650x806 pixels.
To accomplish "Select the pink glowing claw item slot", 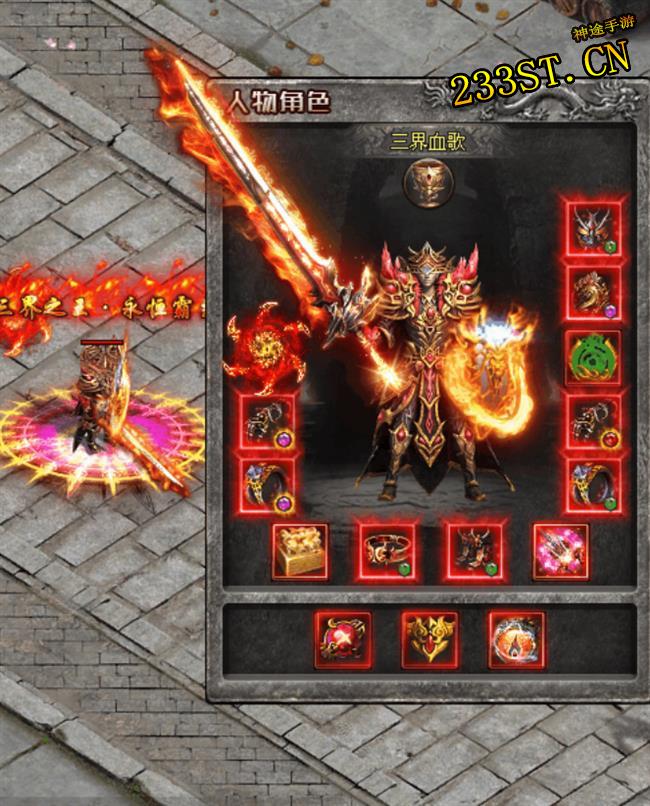I will pos(560,551).
